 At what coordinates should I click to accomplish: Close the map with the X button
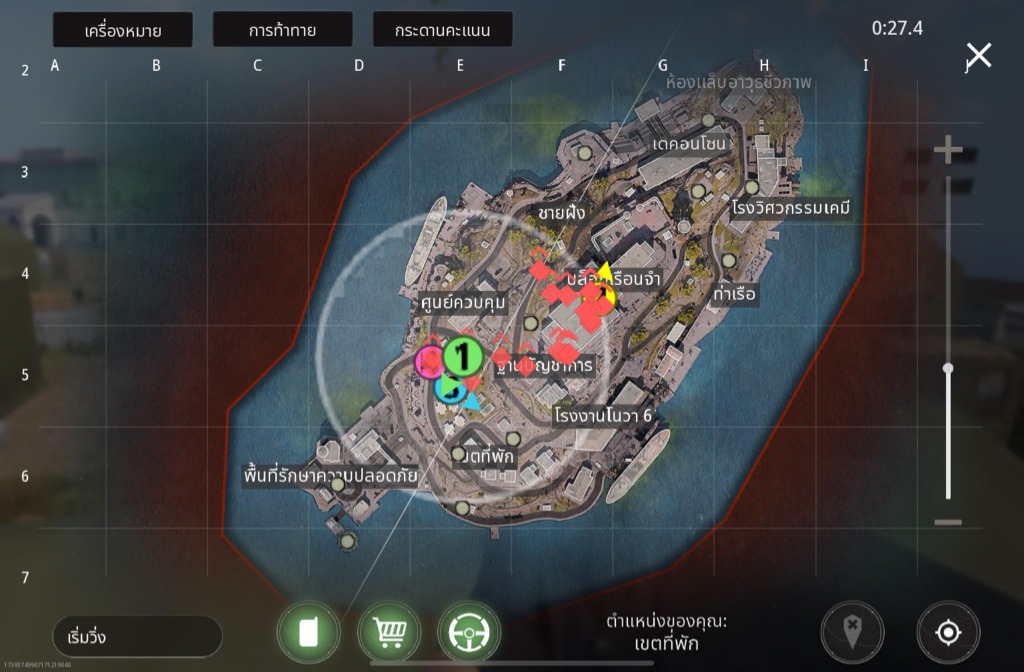click(978, 55)
